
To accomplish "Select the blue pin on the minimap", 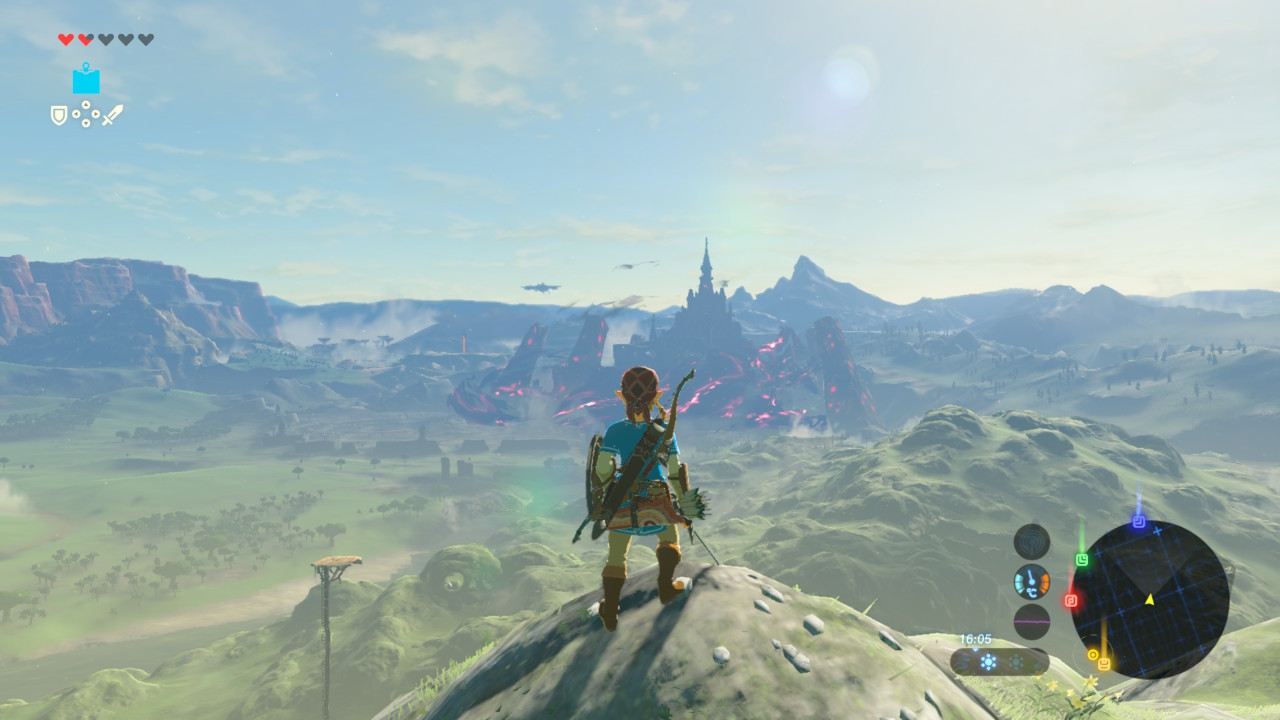I will [x=1138, y=521].
